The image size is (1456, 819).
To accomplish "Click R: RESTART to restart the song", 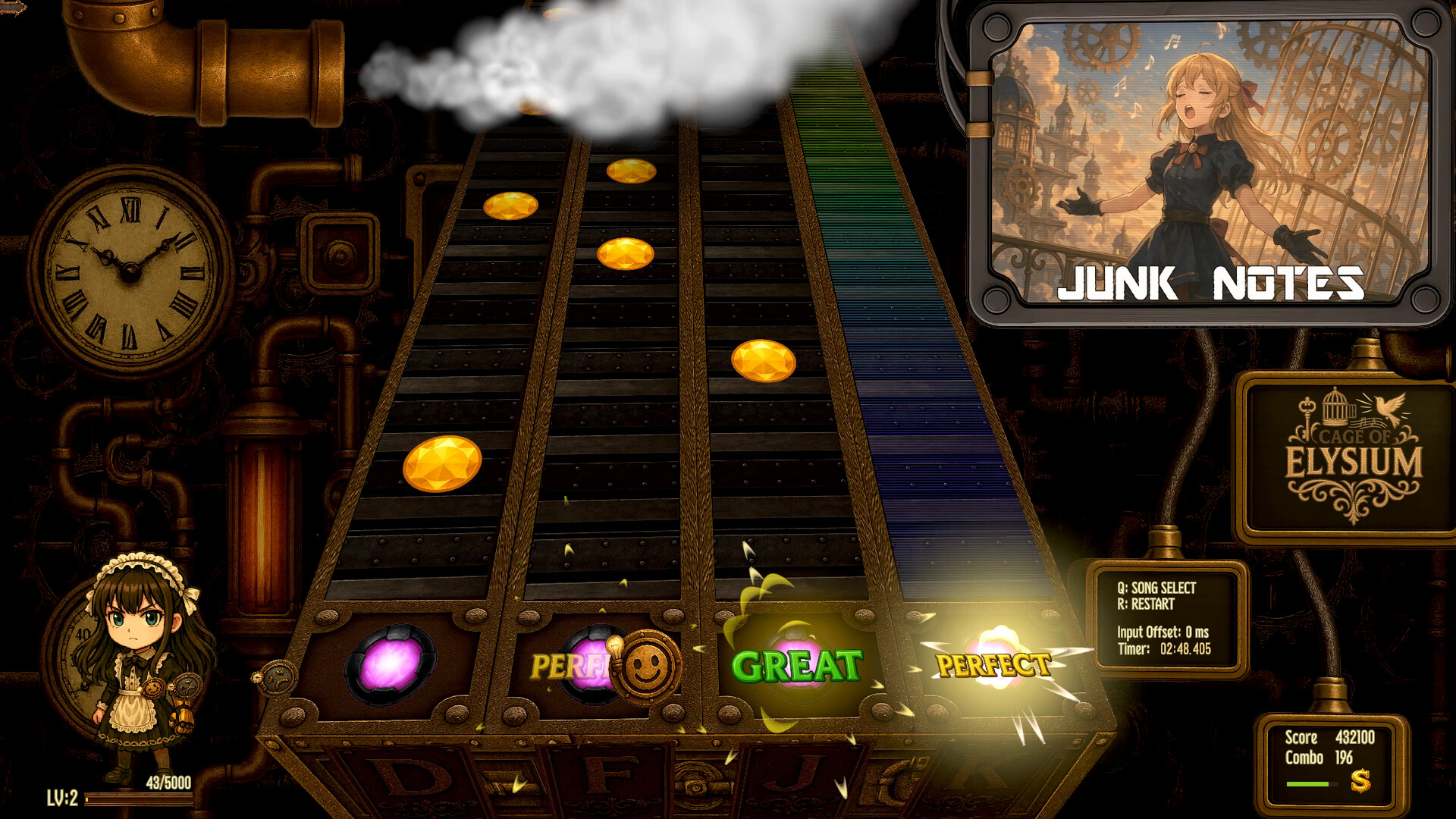I will (x=1147, y=605).
